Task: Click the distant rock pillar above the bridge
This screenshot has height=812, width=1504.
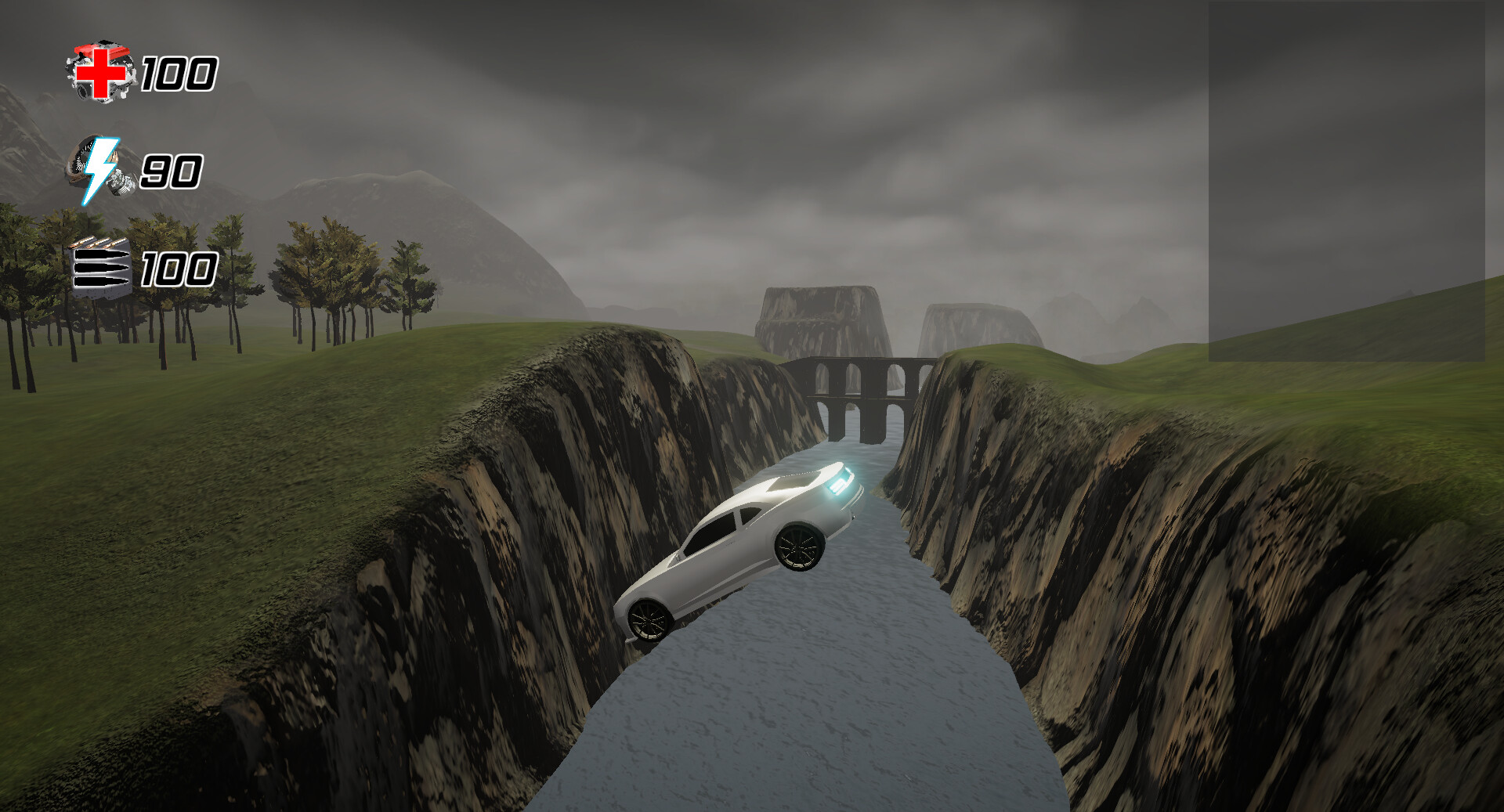Action: pyautogui.click(x=822, y=313)
